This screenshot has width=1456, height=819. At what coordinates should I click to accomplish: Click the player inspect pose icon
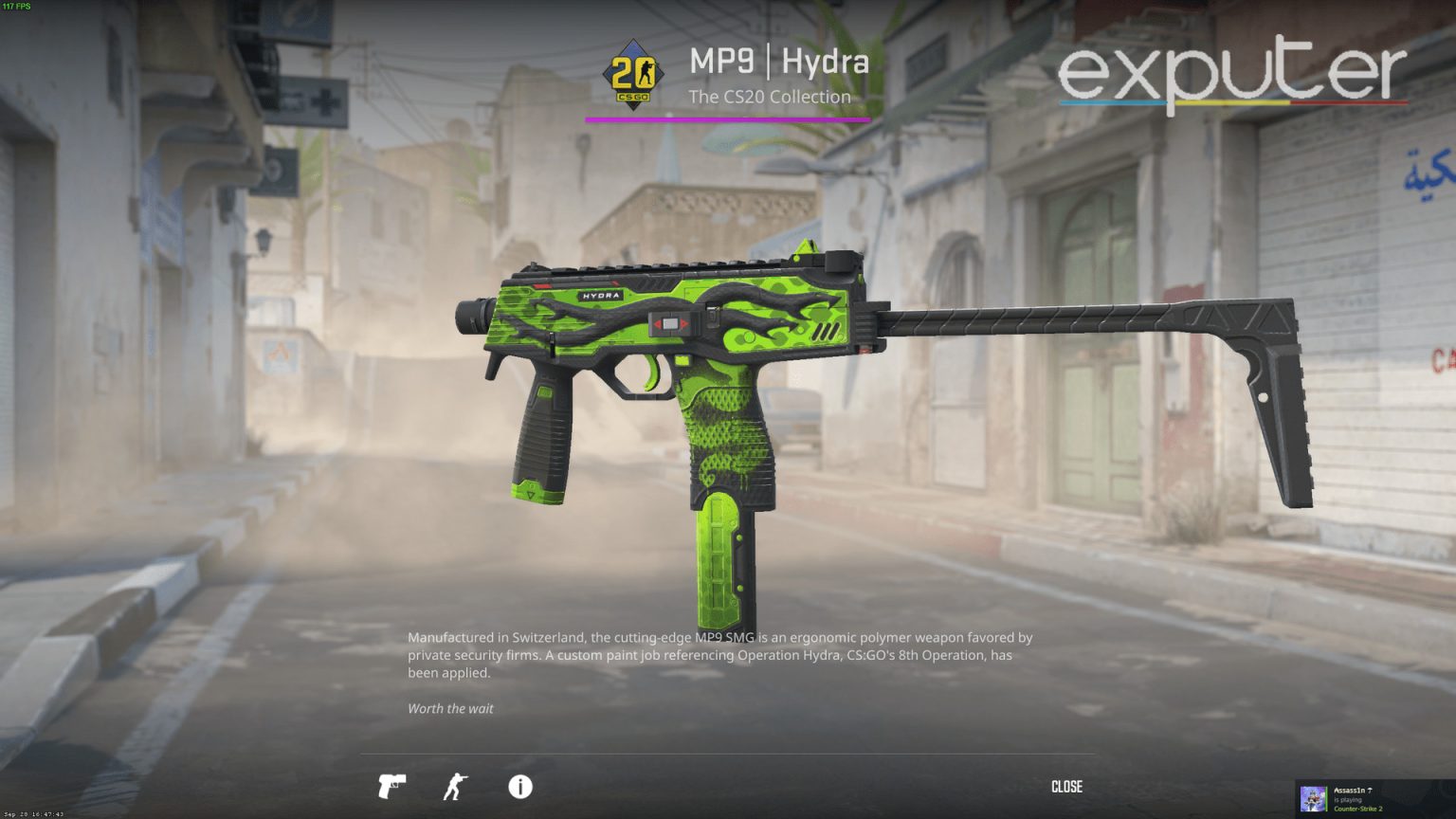click(455, 787)
